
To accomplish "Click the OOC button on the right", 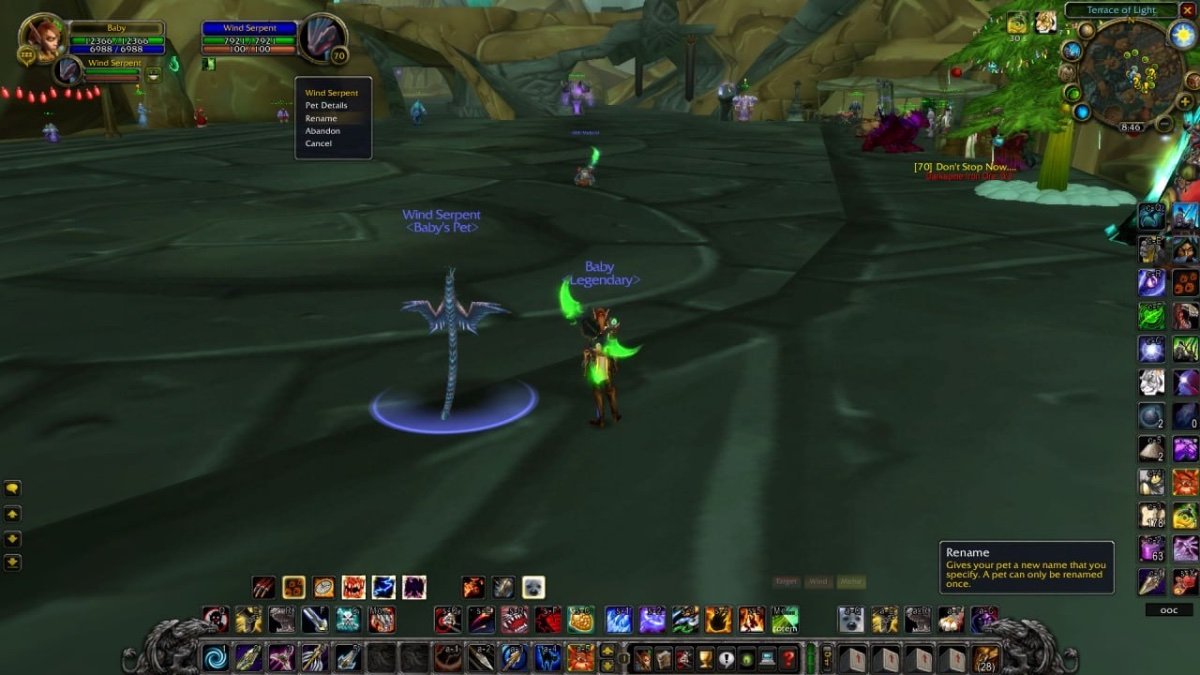I will pos(1169,610).
